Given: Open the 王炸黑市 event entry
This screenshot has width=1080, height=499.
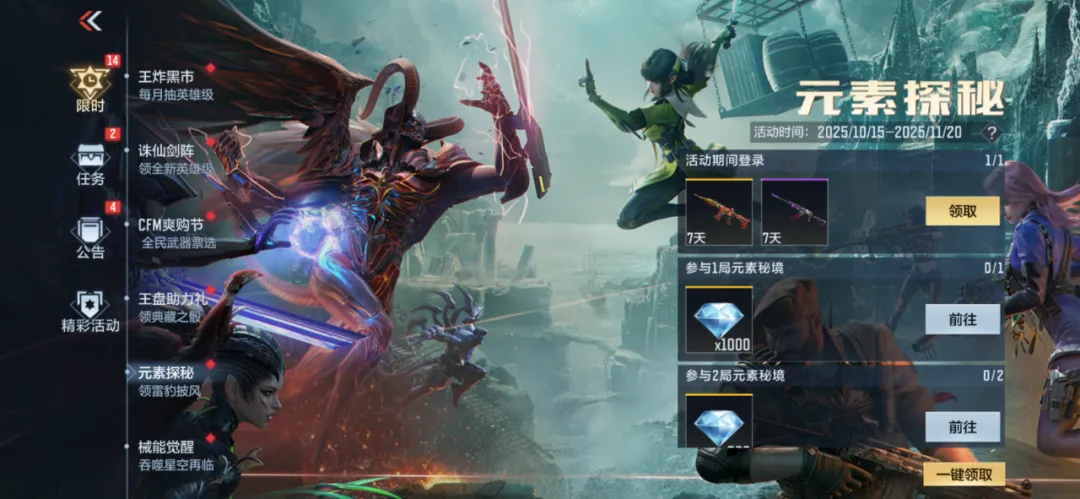Looking at the screenshot, I should coord(176,85).
